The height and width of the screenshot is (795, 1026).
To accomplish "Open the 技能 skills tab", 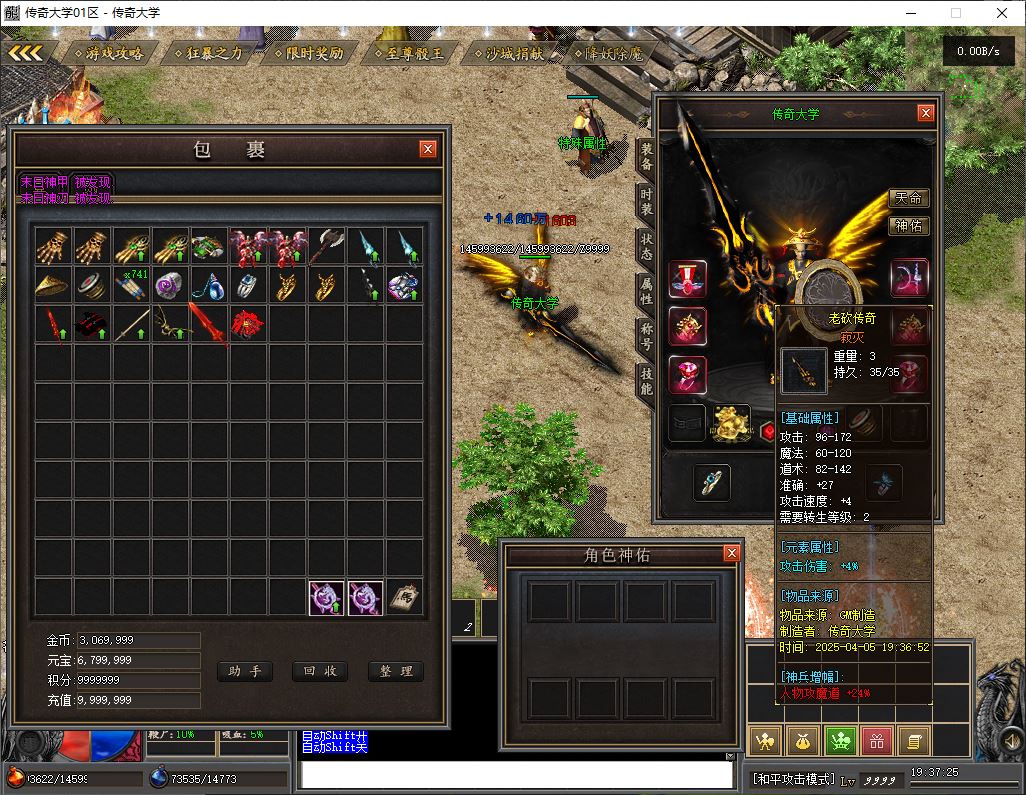I will click(647, 379).
